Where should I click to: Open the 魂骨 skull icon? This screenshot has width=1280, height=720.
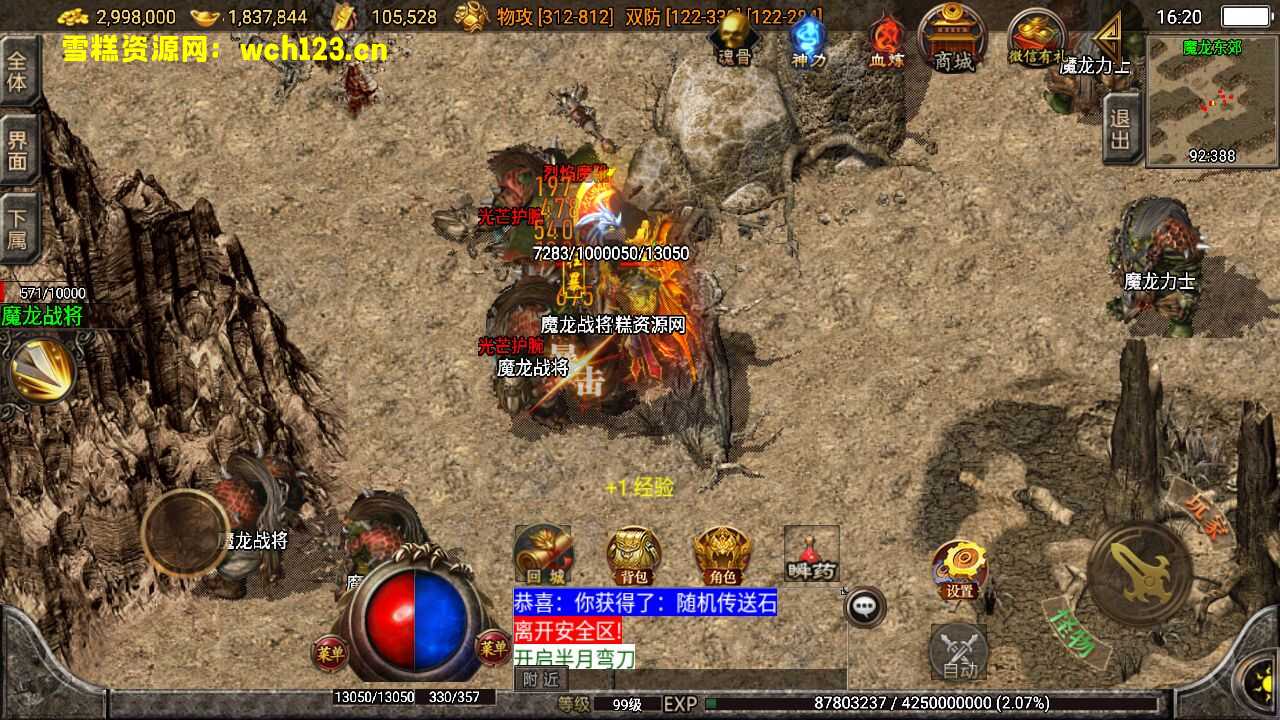[735, 40]
